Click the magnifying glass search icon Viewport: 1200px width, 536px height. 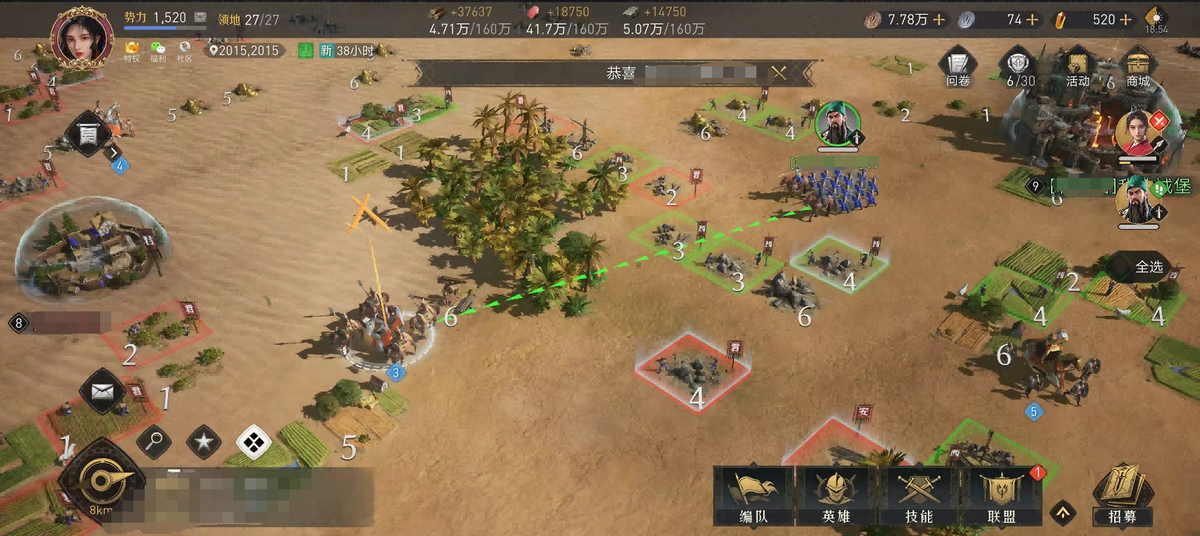pyautogui.click(x=154, y=441)
